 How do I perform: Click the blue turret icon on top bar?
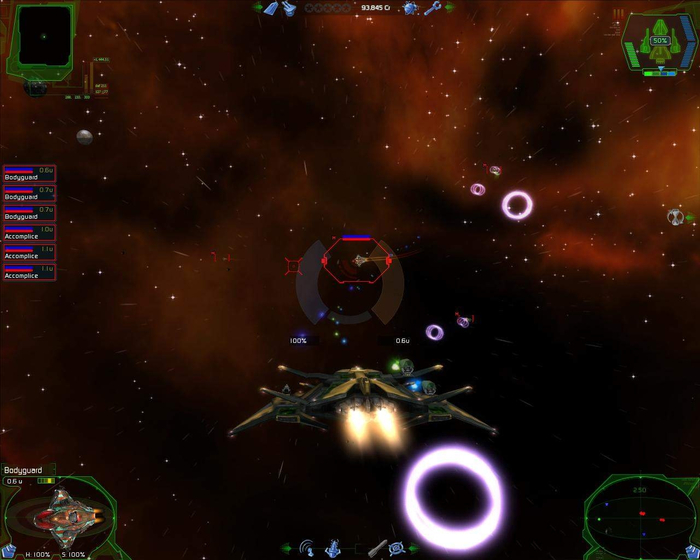point(288,8)
